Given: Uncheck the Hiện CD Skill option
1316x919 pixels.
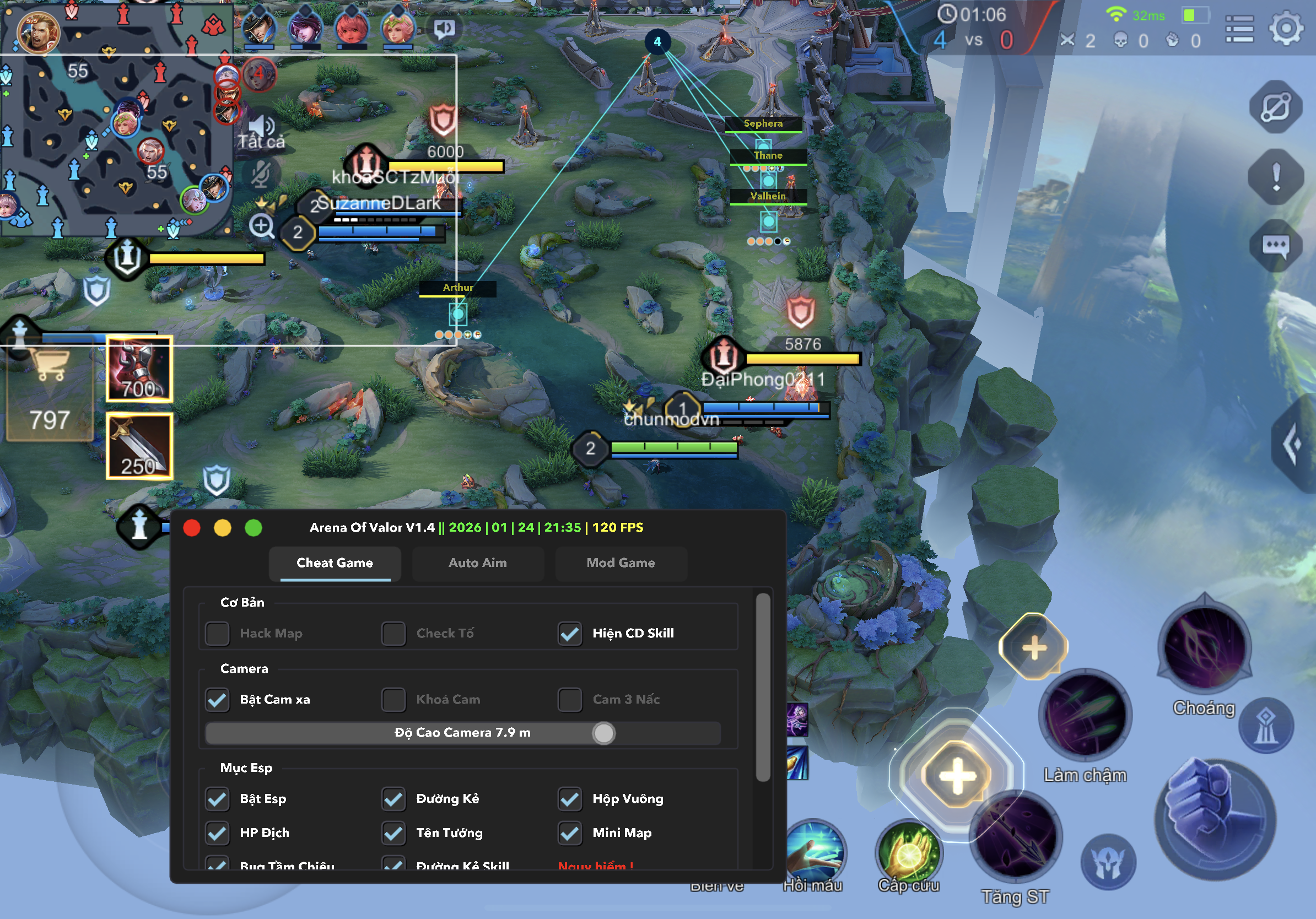Looking at the screenshot, I should tap(570, 633).
